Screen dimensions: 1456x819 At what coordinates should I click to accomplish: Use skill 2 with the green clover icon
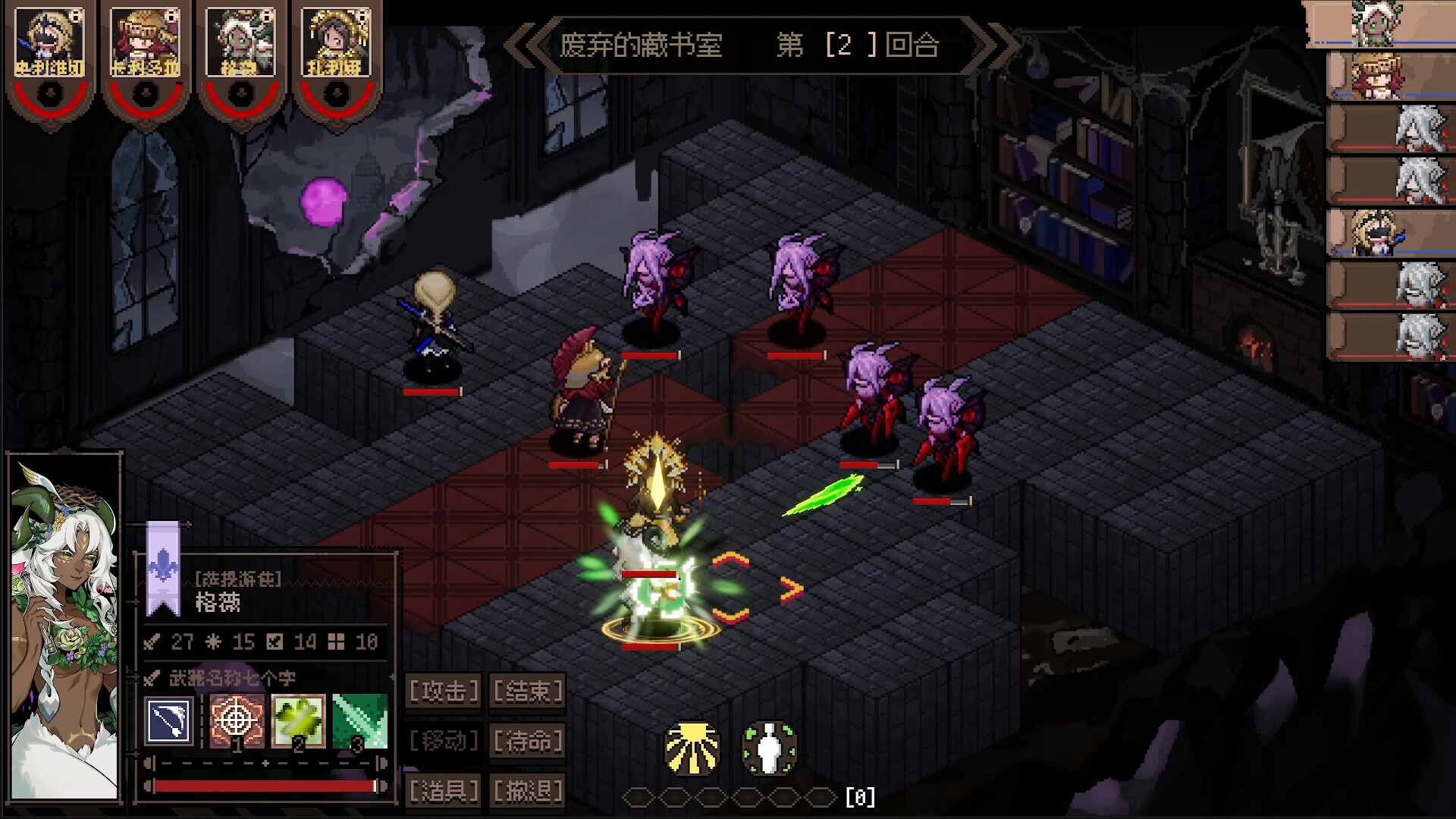(x=298, y=720)
